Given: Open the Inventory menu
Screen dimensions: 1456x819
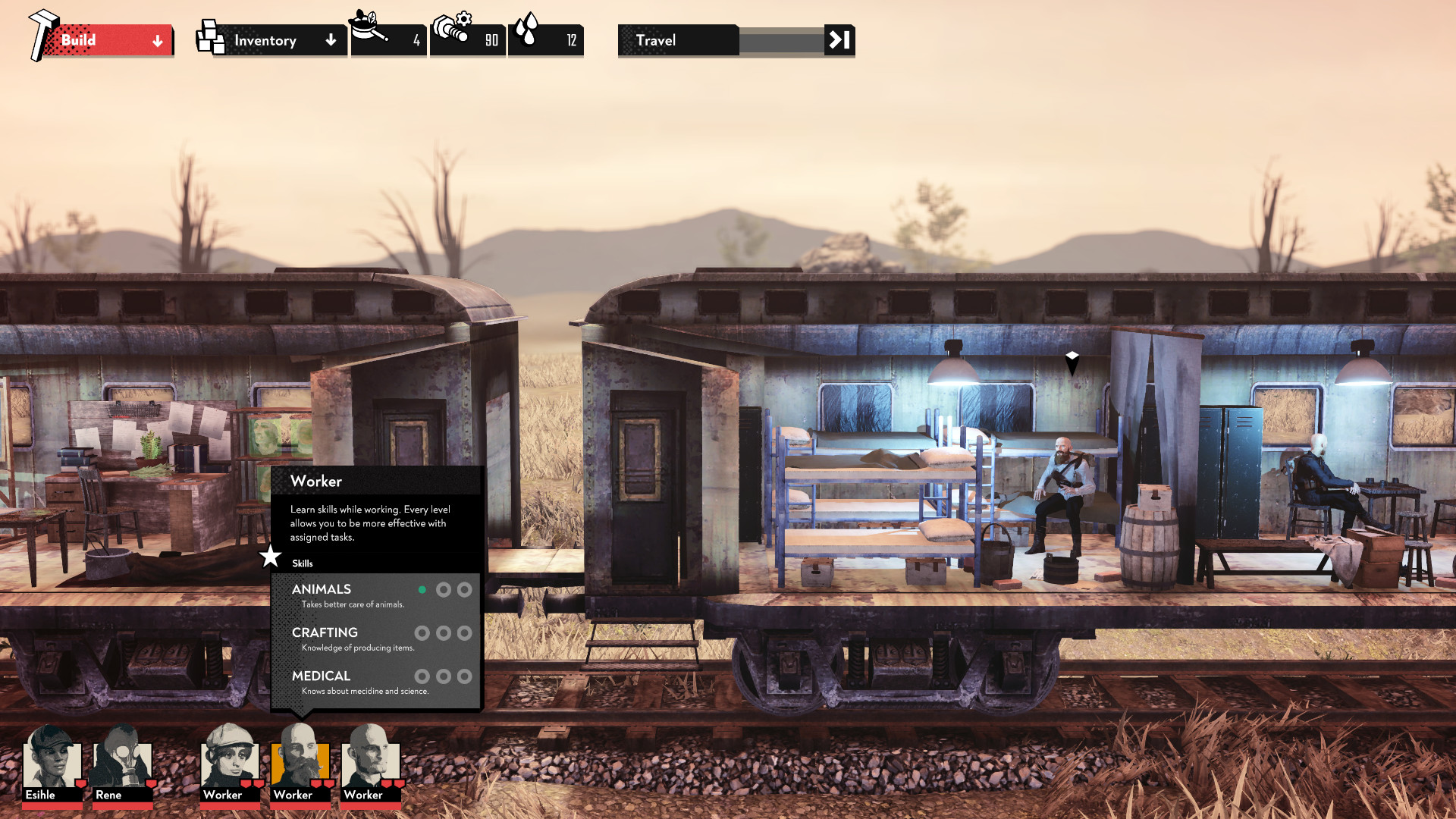Looking at the screenshot, I should [265, 40].
